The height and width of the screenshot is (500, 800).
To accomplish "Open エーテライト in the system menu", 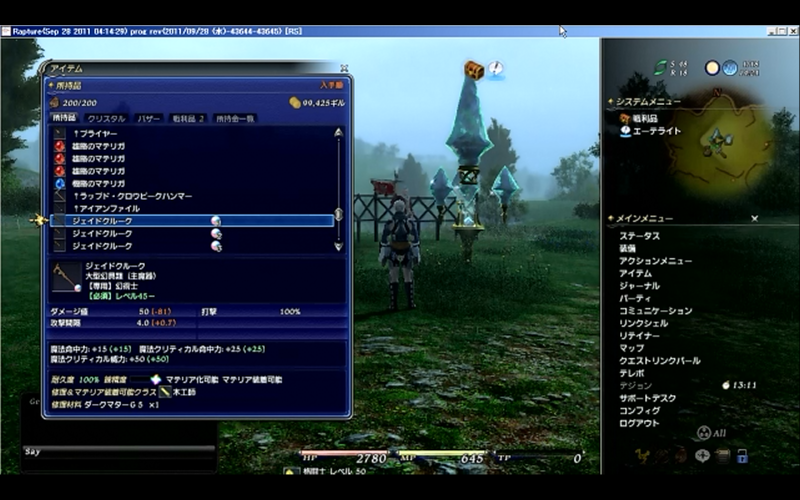I will 660,131.
